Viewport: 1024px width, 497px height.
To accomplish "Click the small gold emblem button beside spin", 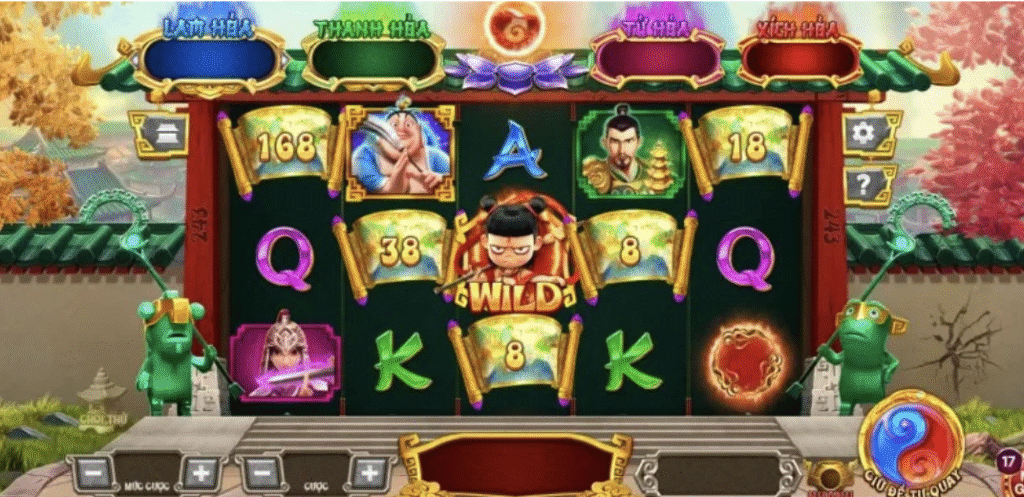I will coord(826,477).
